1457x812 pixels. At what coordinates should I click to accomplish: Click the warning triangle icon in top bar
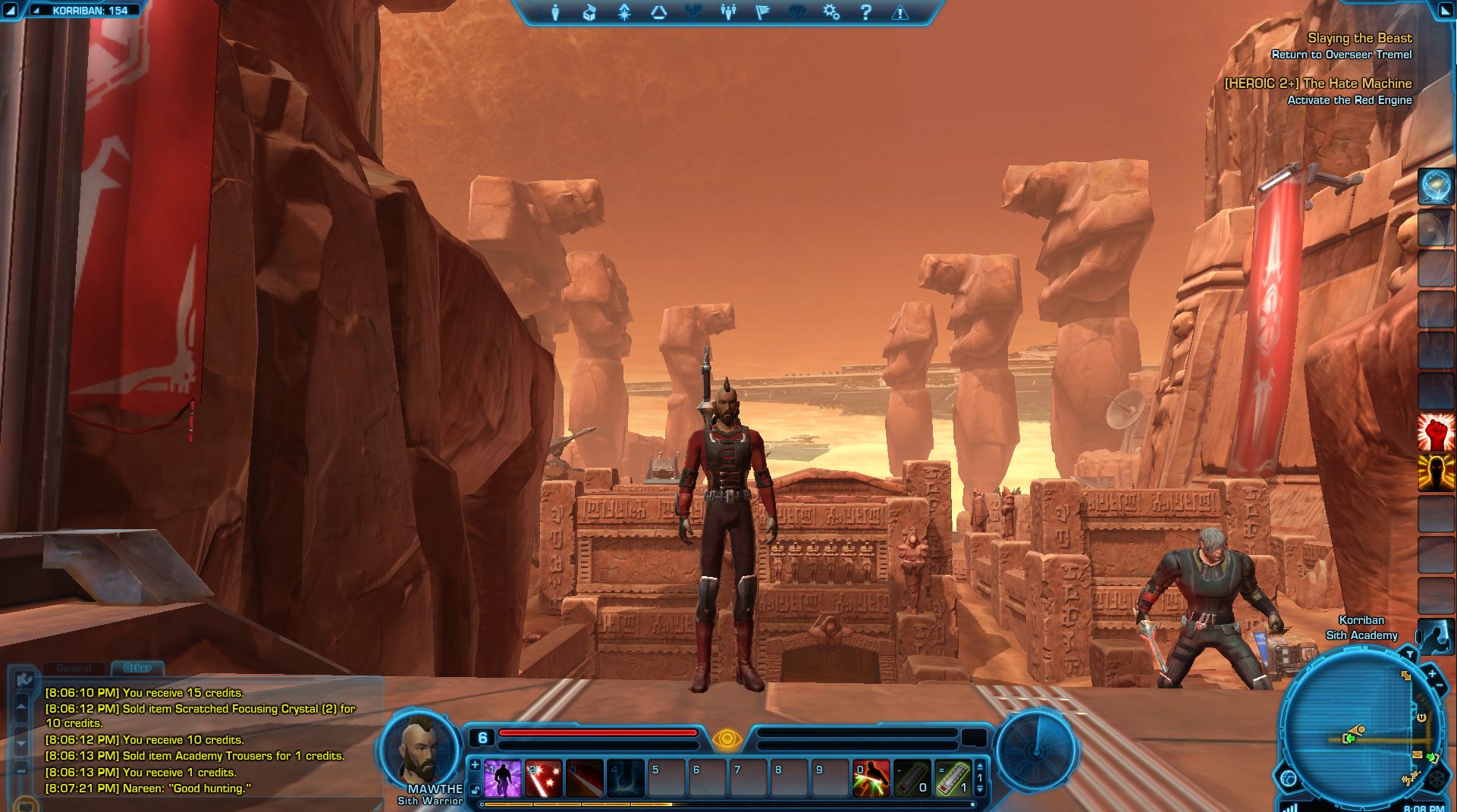tap(900, 12)
